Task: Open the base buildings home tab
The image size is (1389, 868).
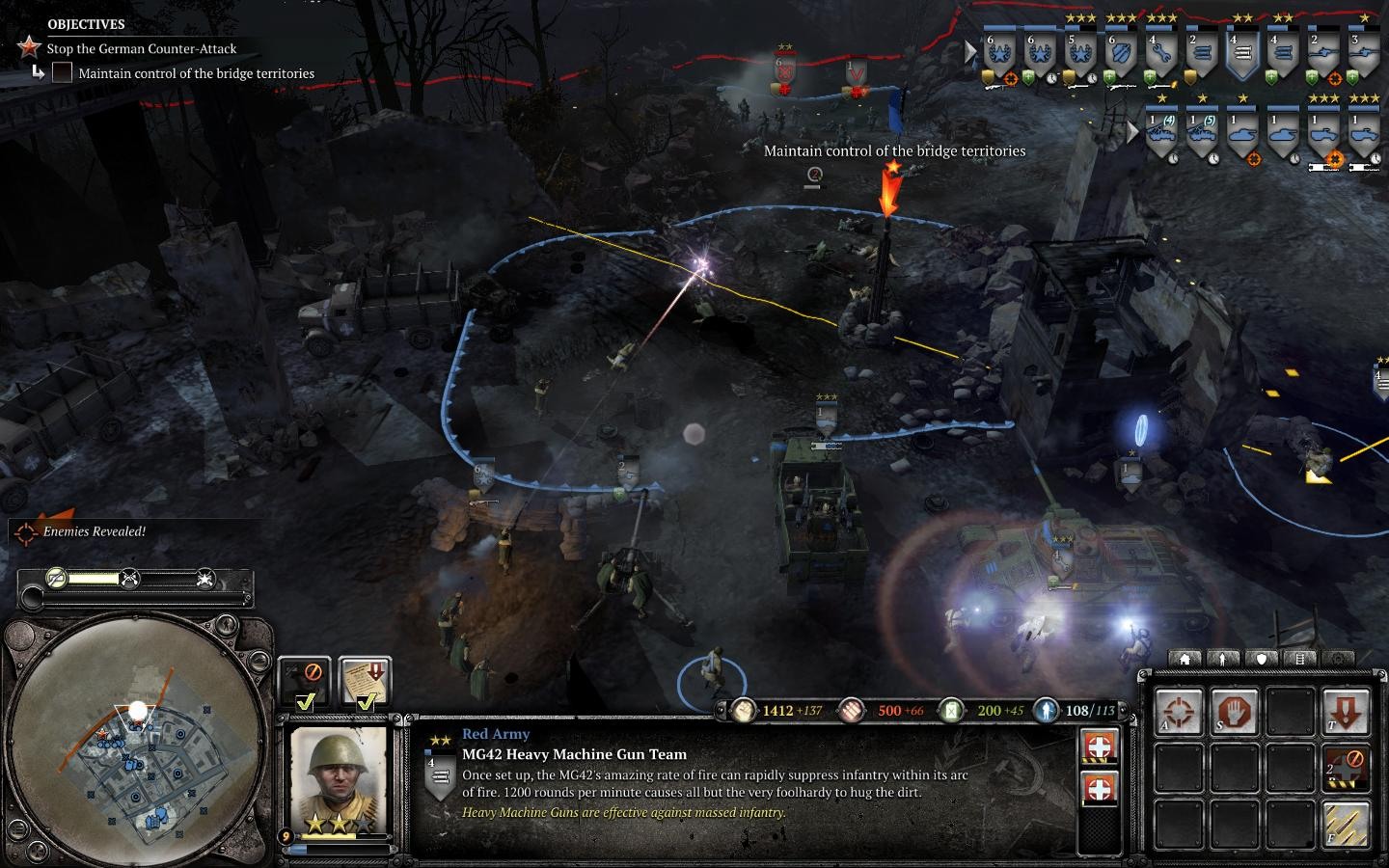Action: pos(1185,659)
